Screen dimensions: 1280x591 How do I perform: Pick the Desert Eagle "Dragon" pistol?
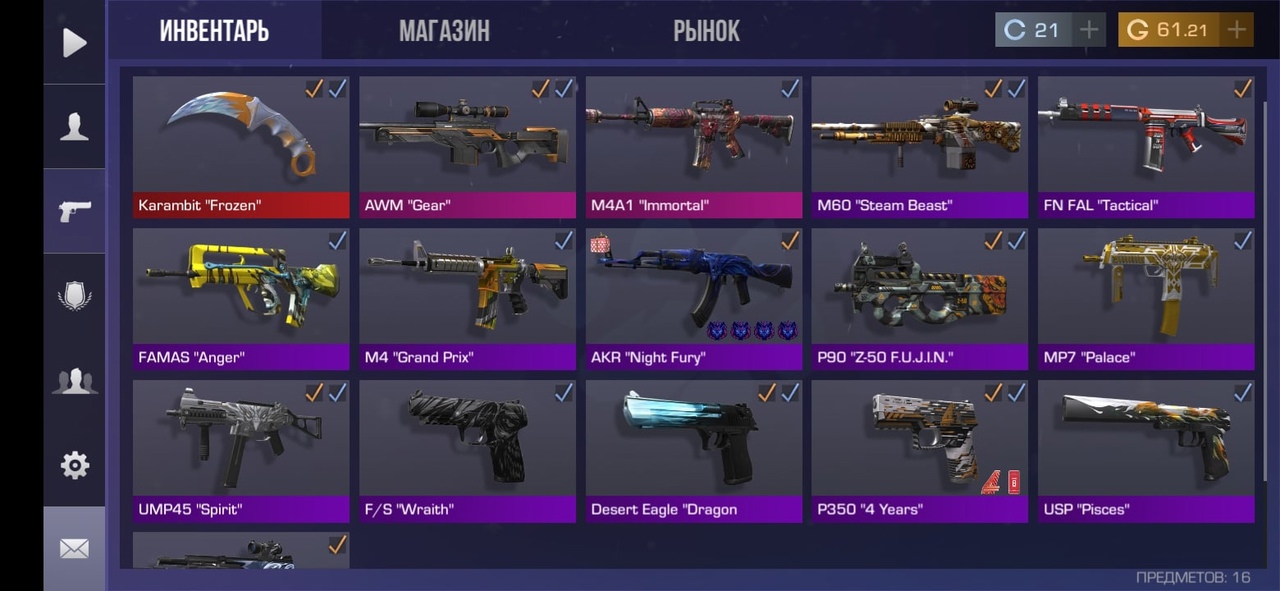(x=694, y=451)
